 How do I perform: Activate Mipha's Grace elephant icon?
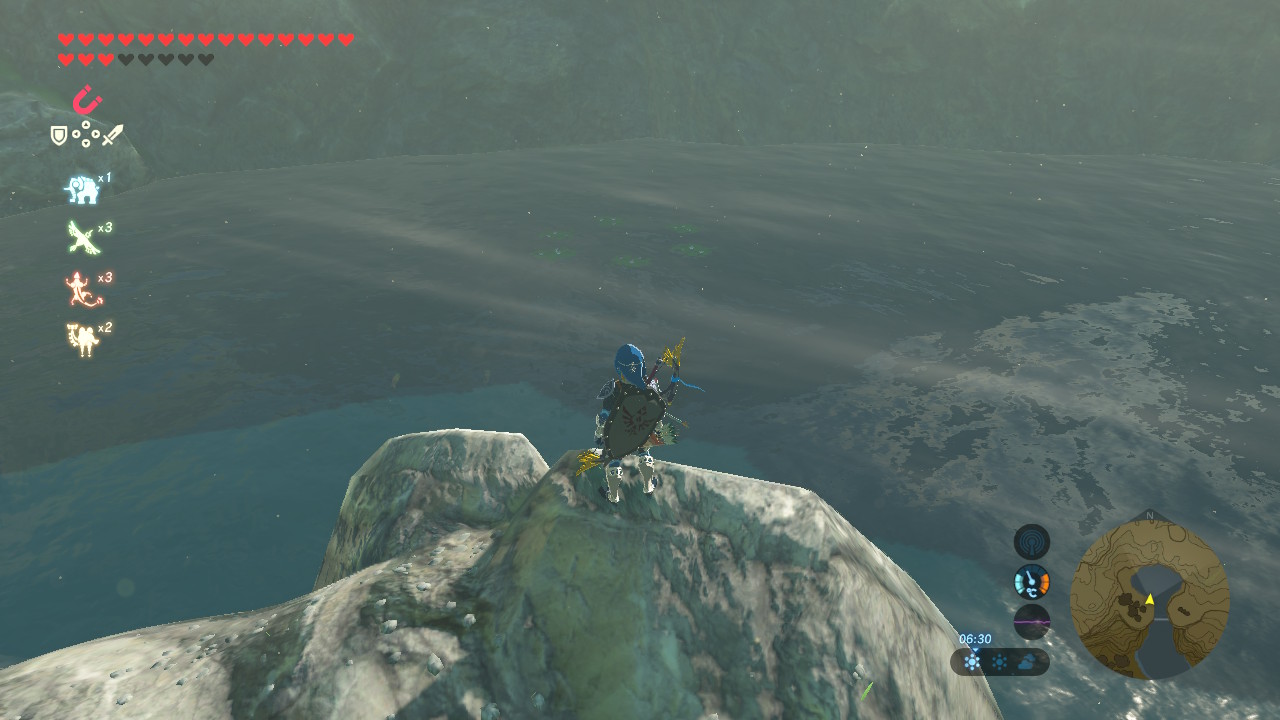(81, 188)
